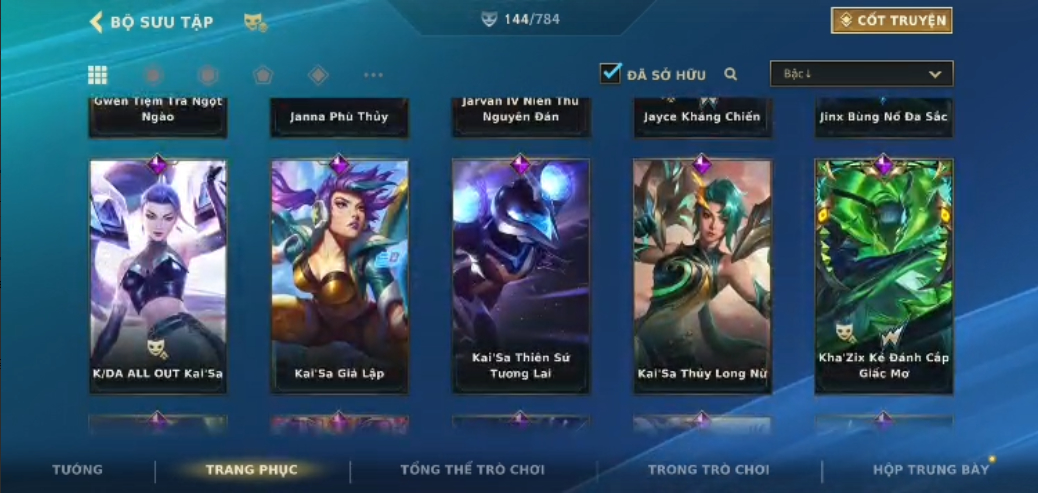Select the grid view filter icon

coord(98,75)
